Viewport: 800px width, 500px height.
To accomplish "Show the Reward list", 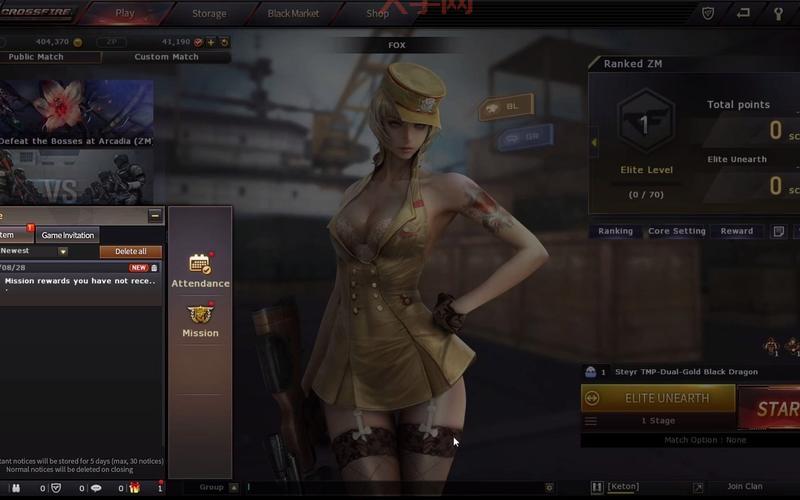I will (737, 231).
